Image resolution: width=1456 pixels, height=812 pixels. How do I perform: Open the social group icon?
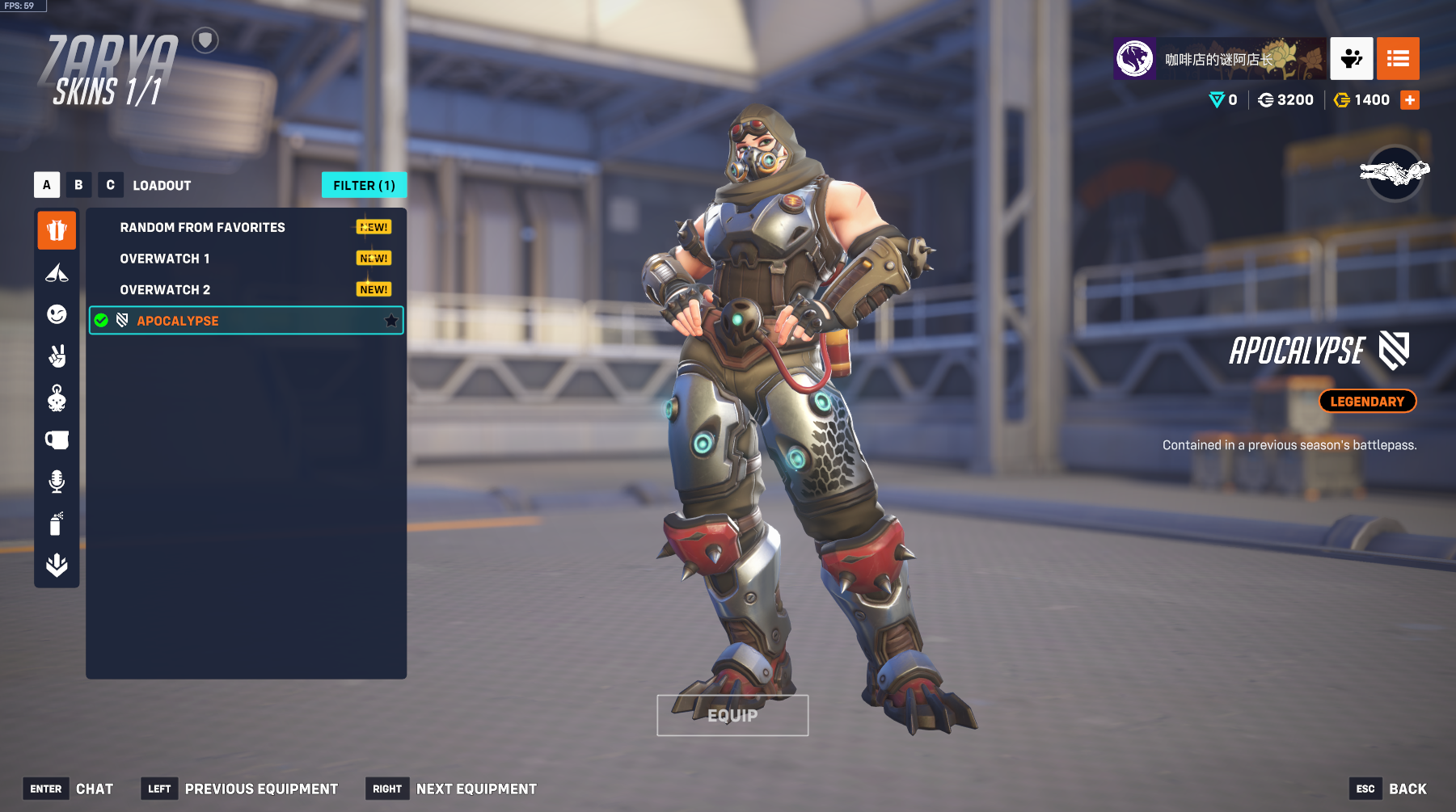[x=1351, y=59]
